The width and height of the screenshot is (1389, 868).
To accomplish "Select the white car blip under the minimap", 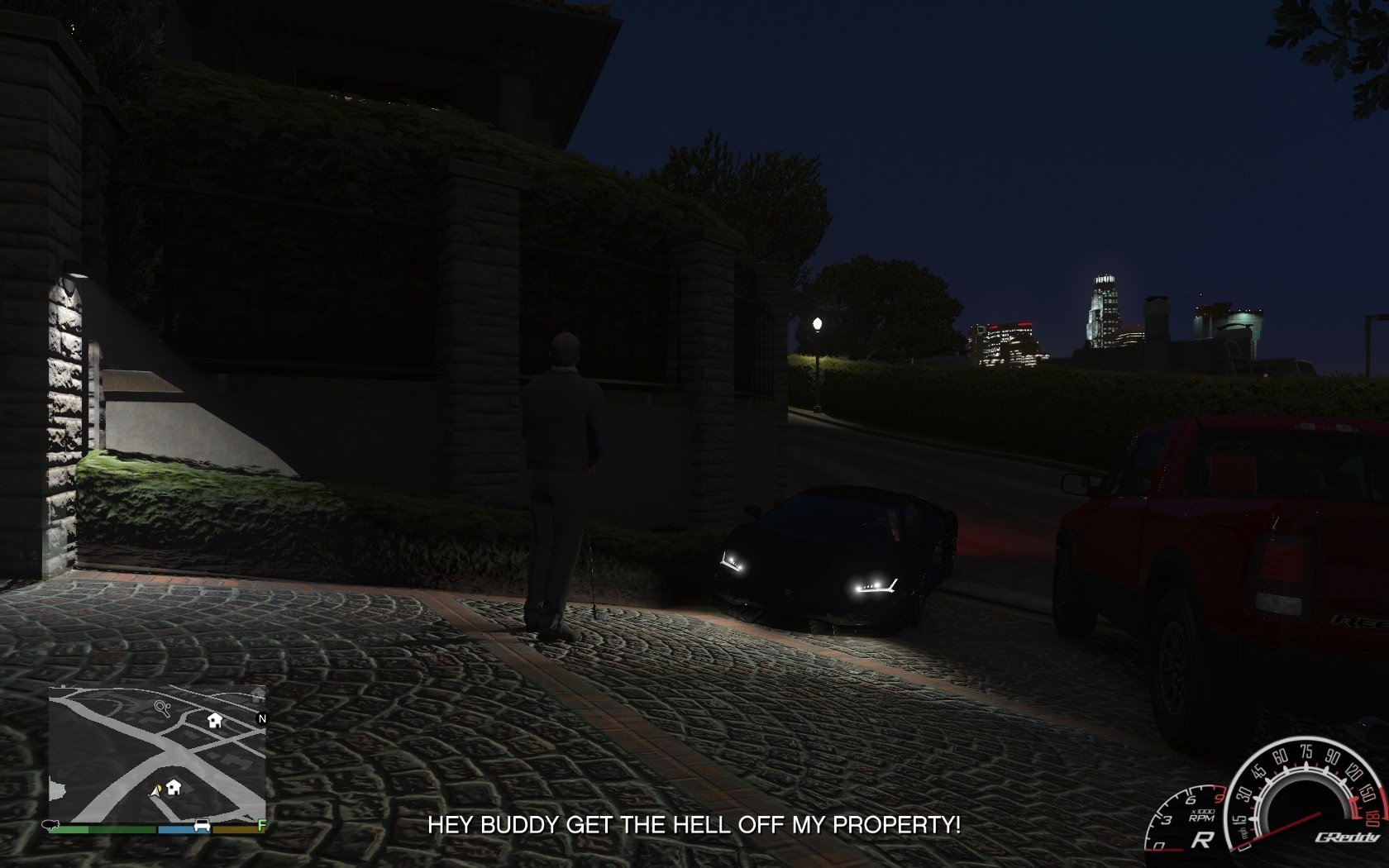I will (201, 825).
